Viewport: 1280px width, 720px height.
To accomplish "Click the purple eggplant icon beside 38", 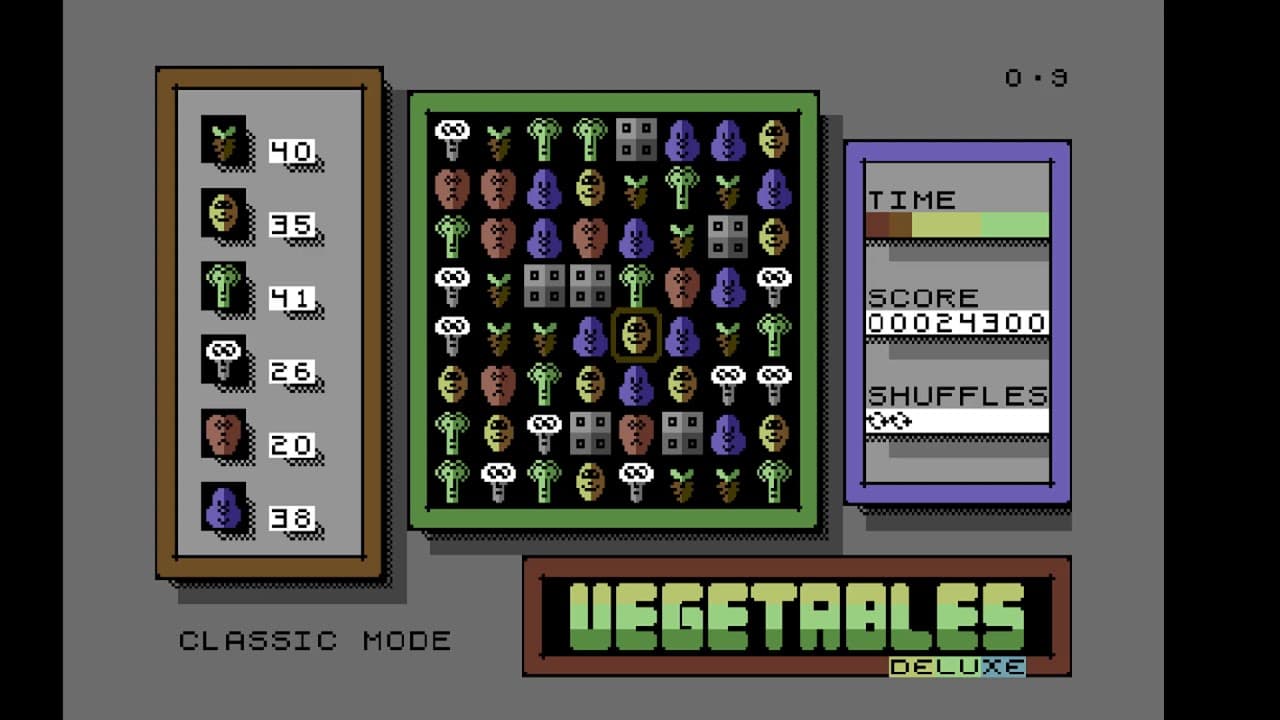I will tap(225, 506).
